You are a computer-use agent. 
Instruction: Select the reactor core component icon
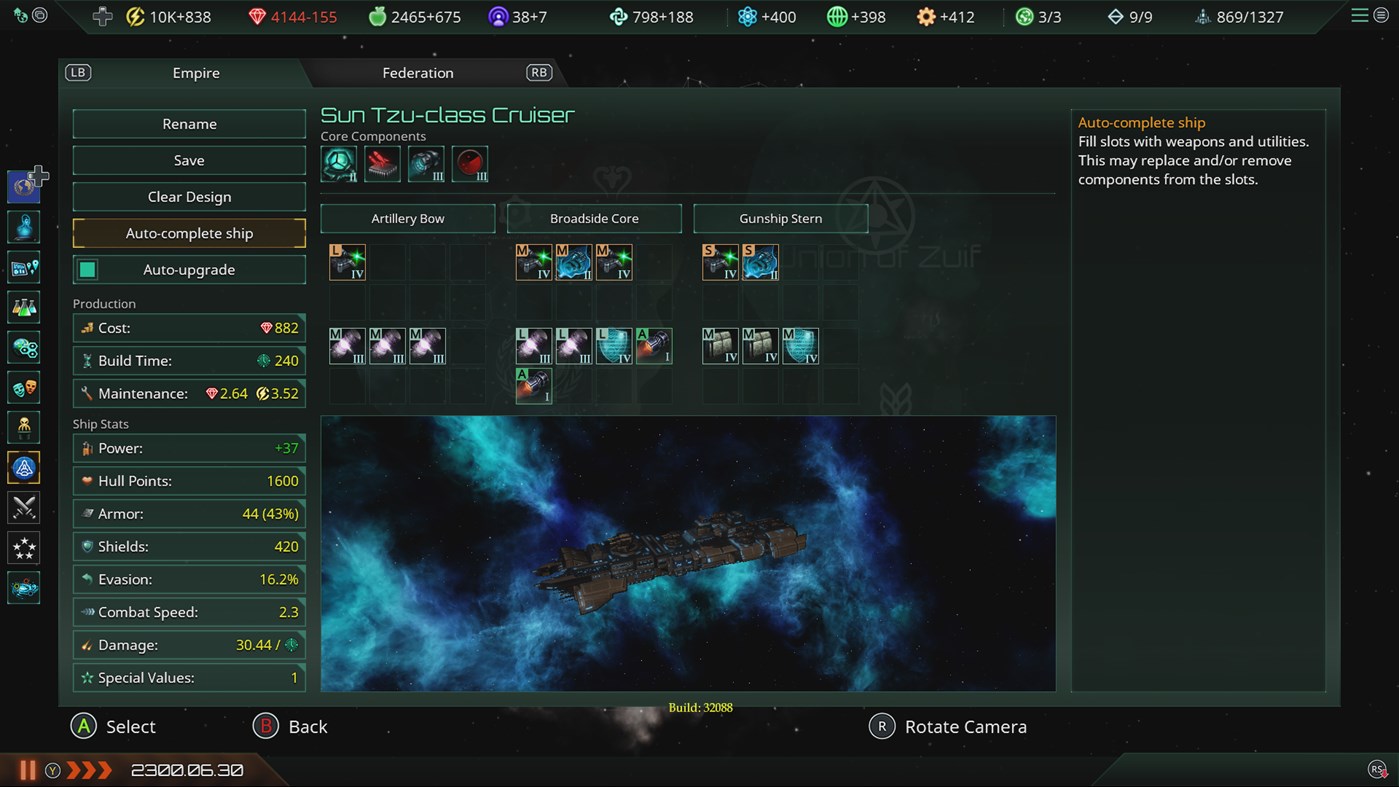coord(339,164)
